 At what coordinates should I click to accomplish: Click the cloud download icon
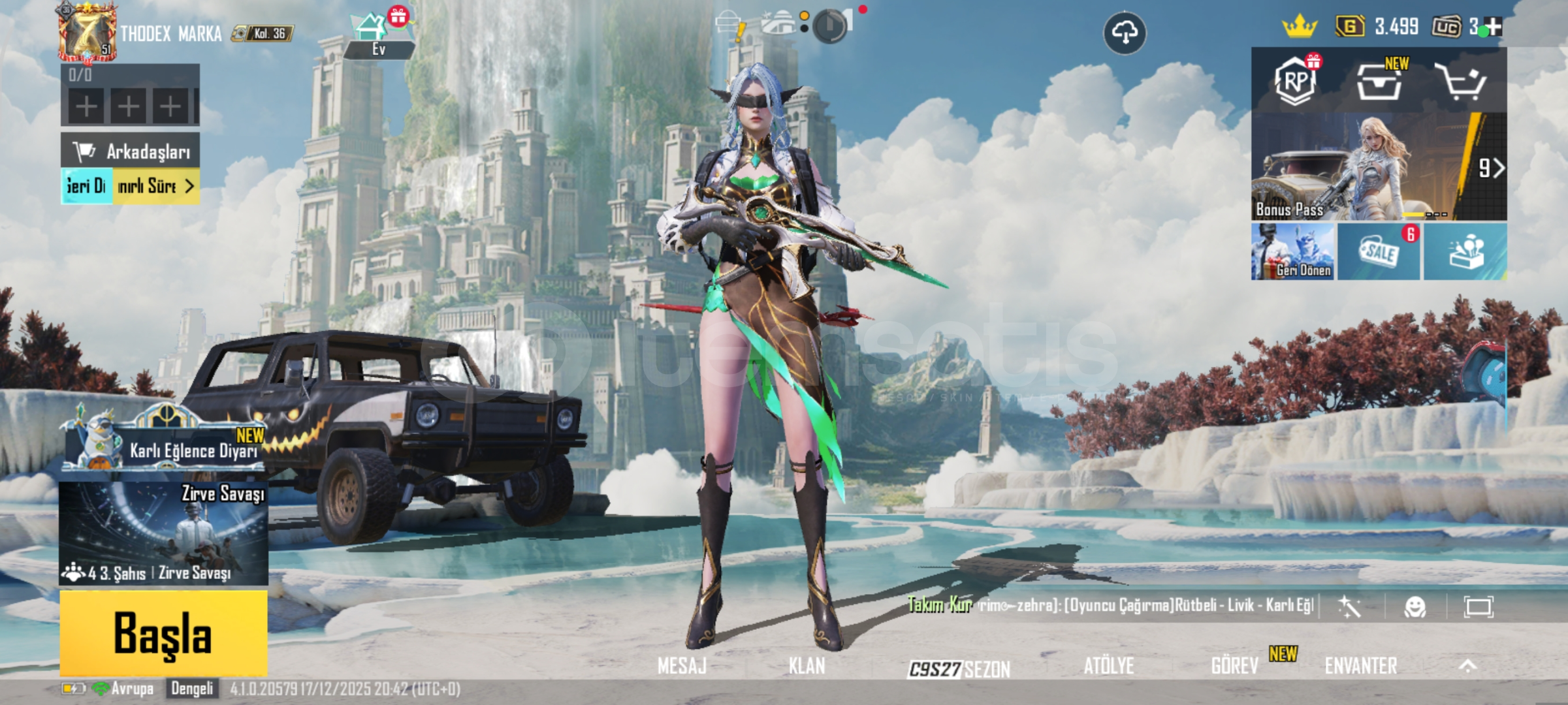[x=1125, y=33]
